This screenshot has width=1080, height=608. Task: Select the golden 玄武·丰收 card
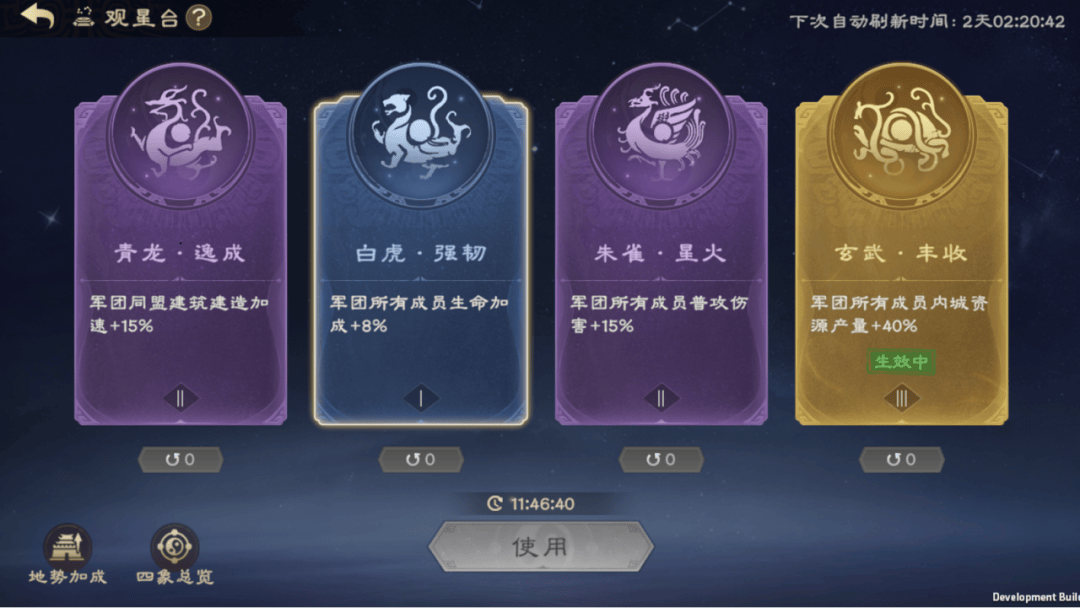click(901, 260)
